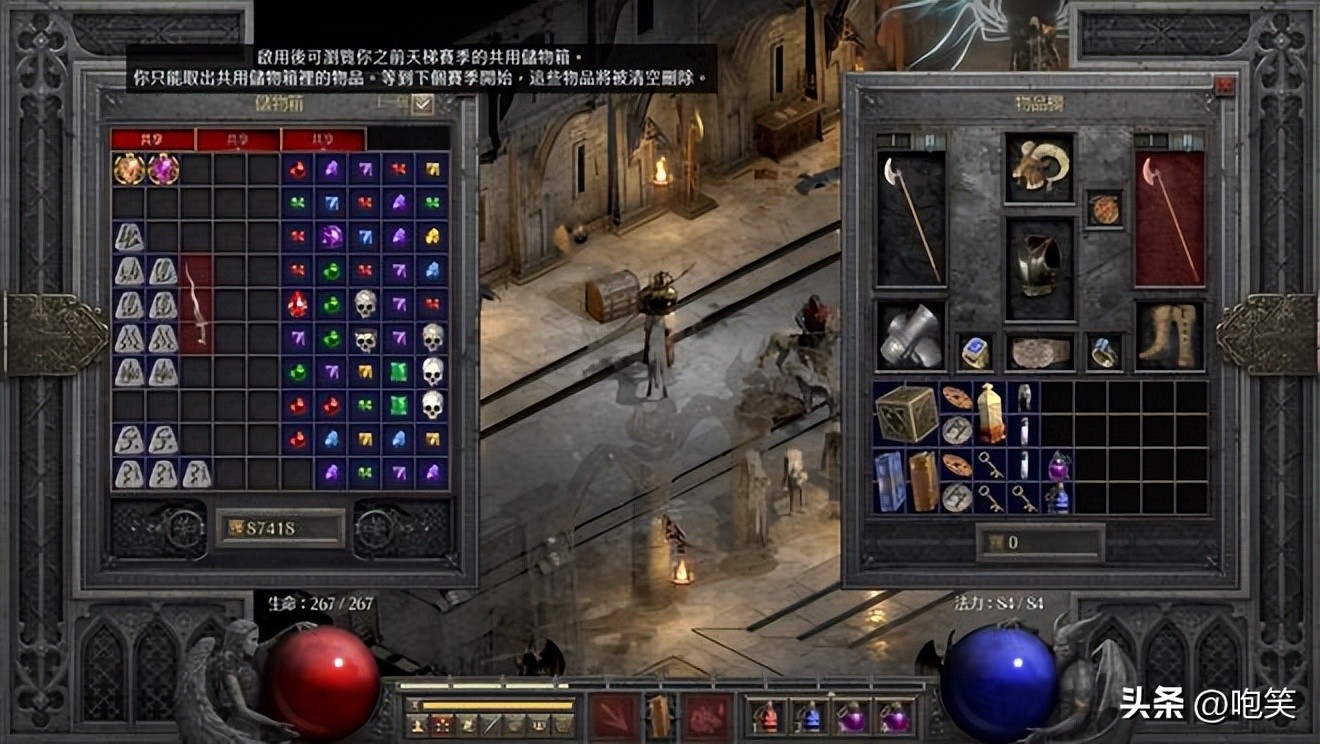Select the horned helmet equipment slot
This screenshot has width=1320, height=744.
(x=1039, y=167)
